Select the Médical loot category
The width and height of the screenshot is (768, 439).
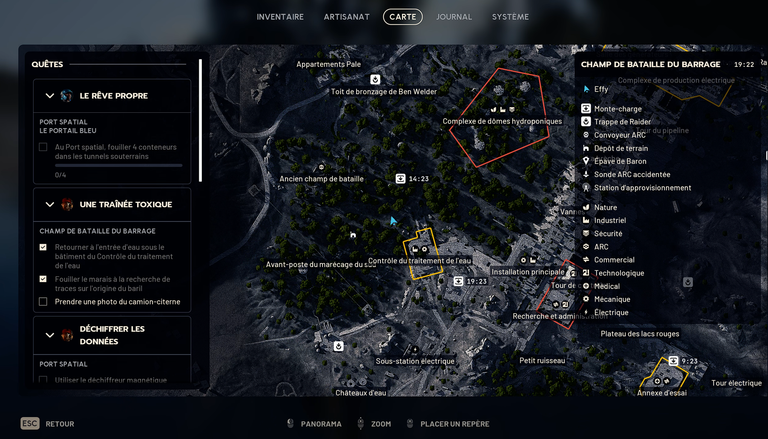click(x=607, y=286)
